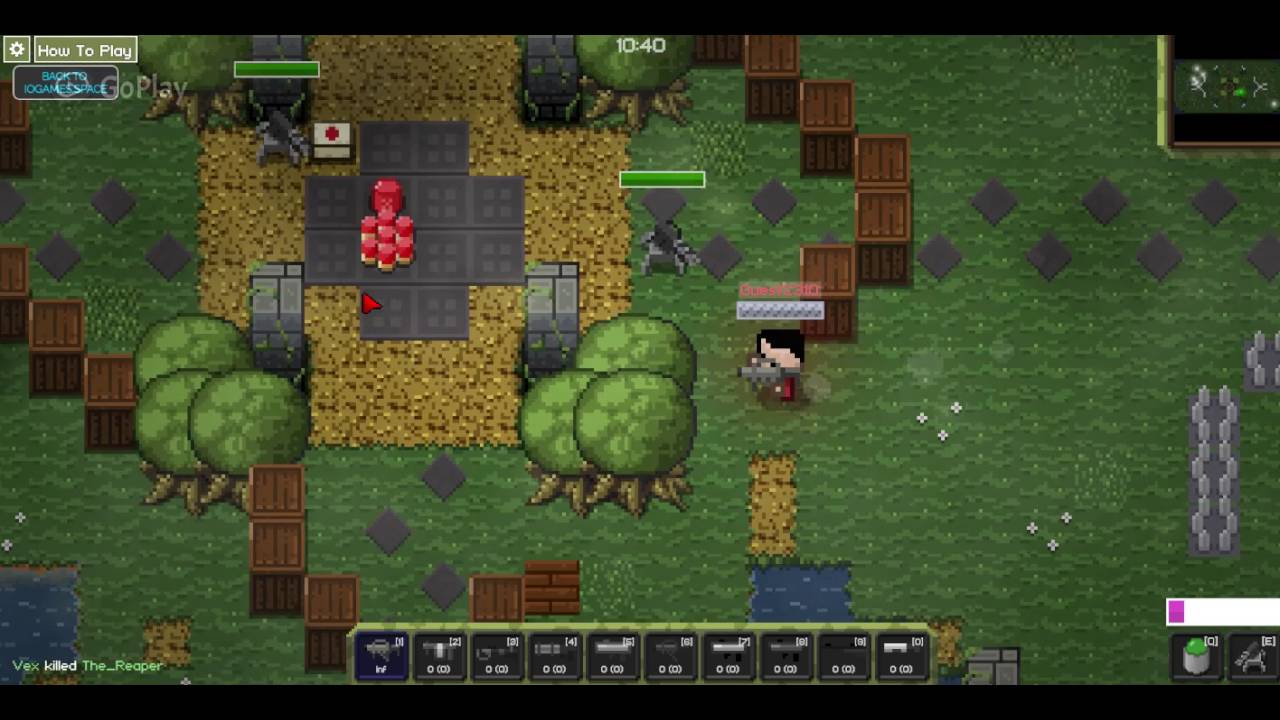Select the sniper rifle in slot 5
The image size is (1280, 720).
[x=611, y=655]
